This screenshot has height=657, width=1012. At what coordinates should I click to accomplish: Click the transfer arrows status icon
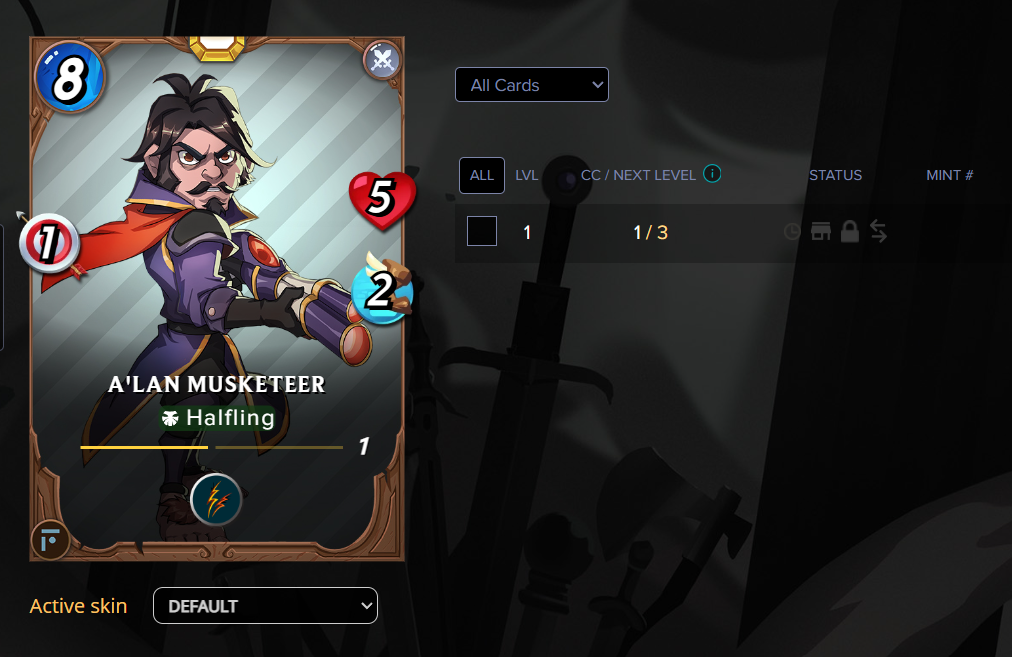[878, 232]
